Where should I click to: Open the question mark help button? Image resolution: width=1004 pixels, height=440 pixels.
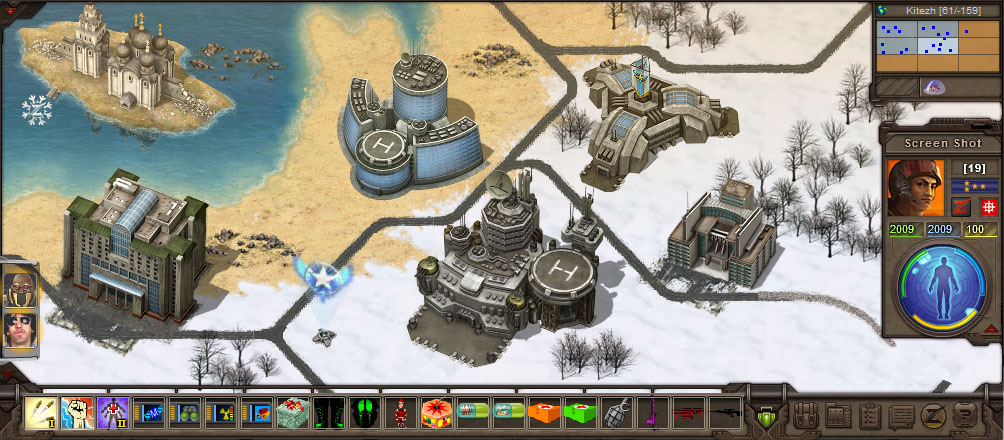point(962,415)
